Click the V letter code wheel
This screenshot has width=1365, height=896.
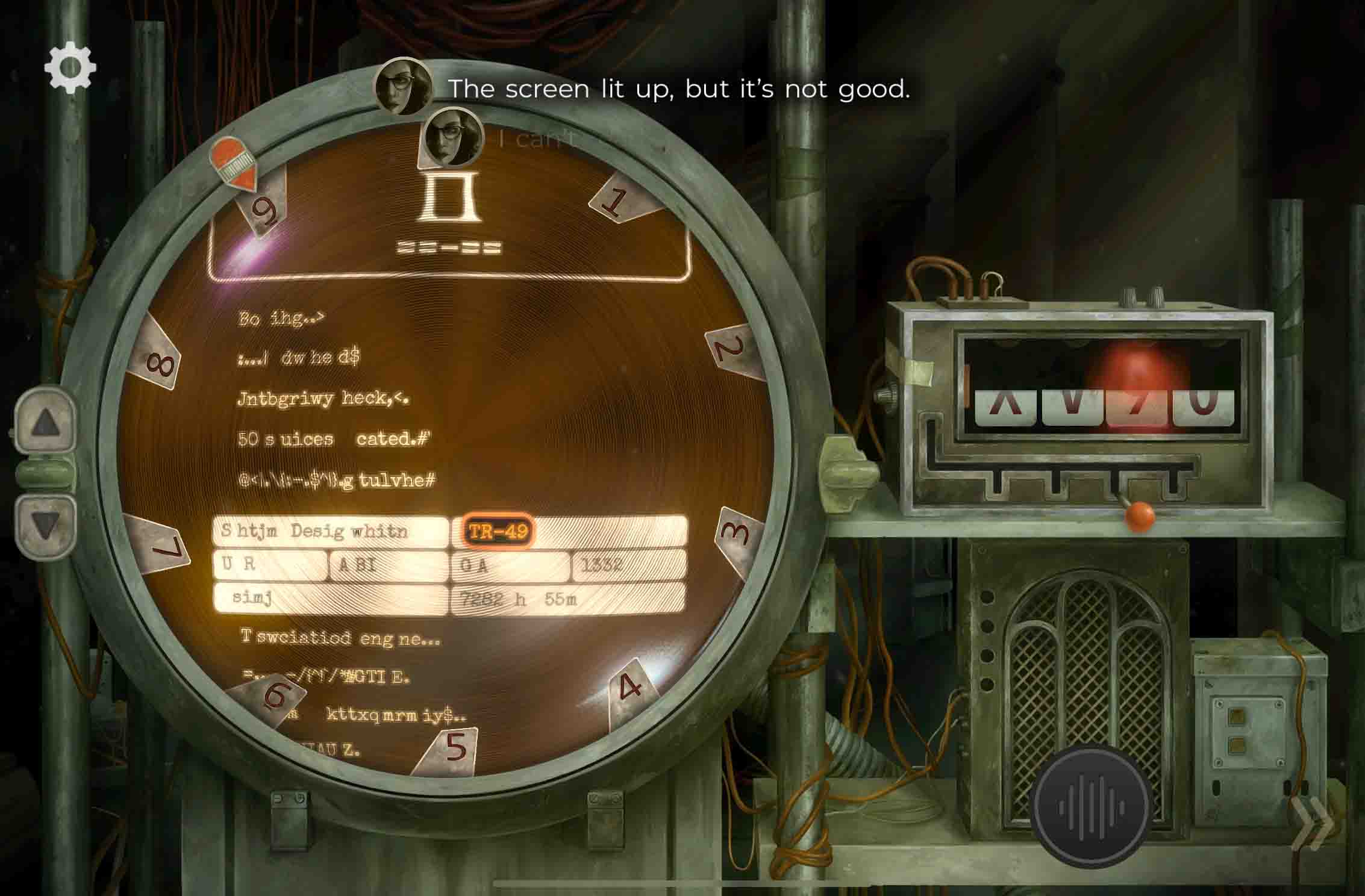(x=1072, y=406)
